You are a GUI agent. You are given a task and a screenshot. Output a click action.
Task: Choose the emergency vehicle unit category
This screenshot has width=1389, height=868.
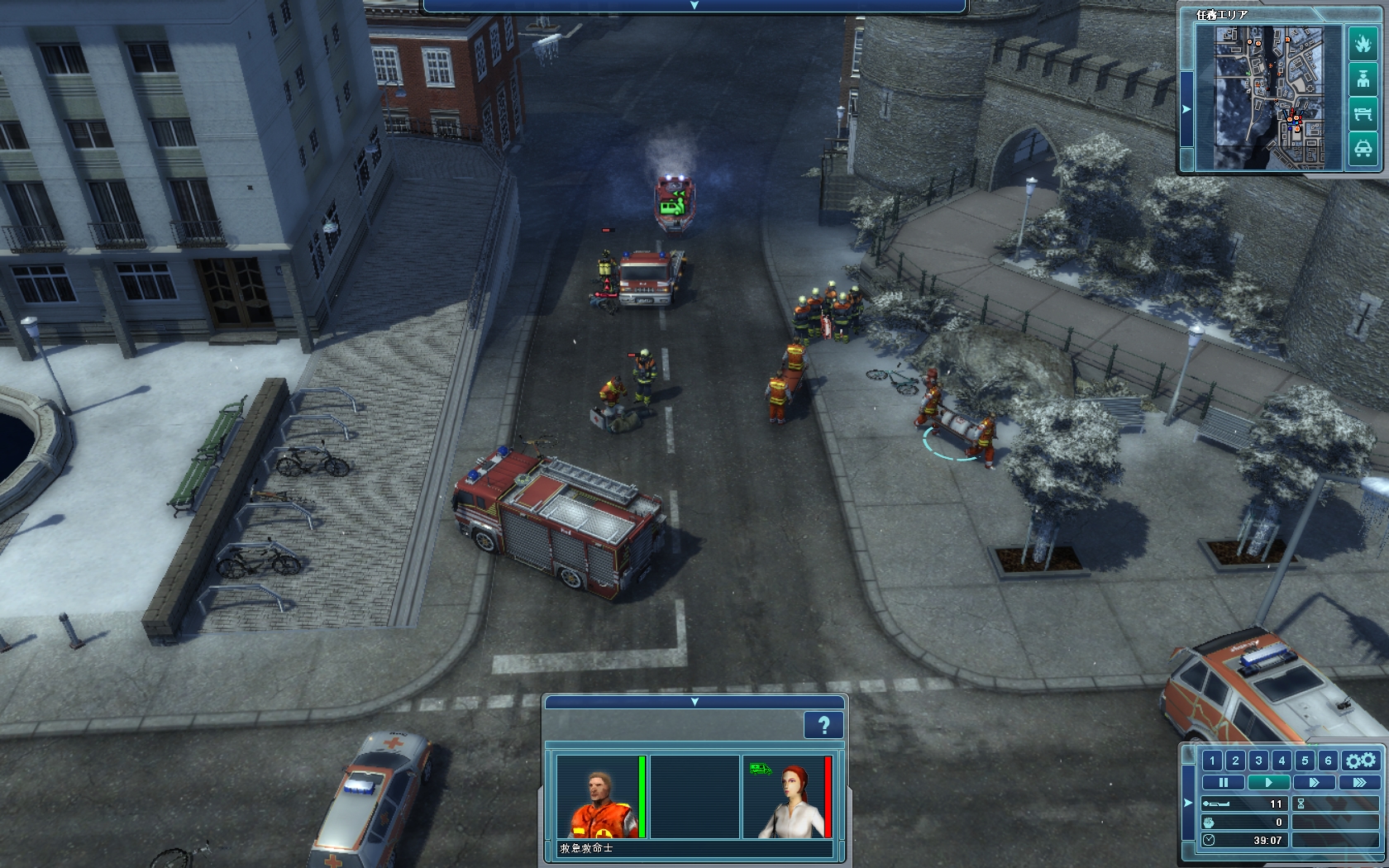[1363, 149]
